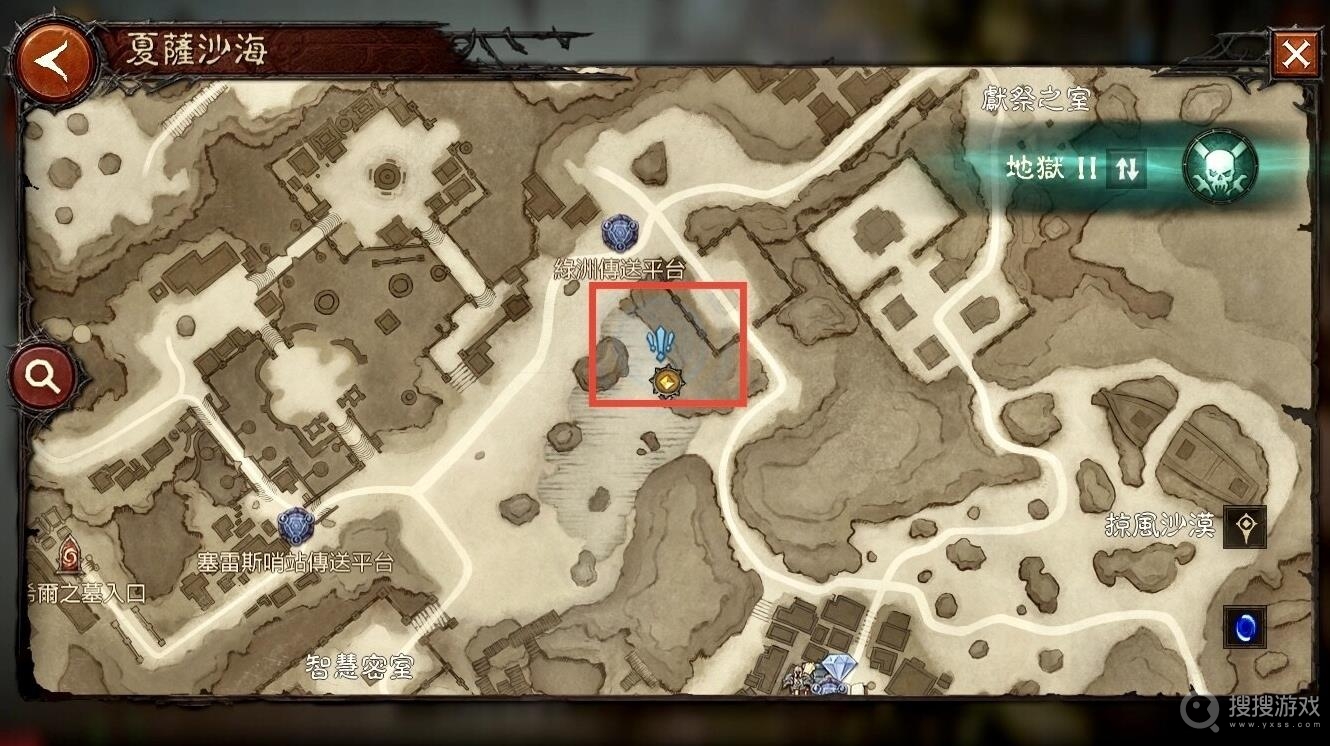
Task: Change the Hell II difficulty setting
Action: pyautogui.click(x=1127, y=168)
